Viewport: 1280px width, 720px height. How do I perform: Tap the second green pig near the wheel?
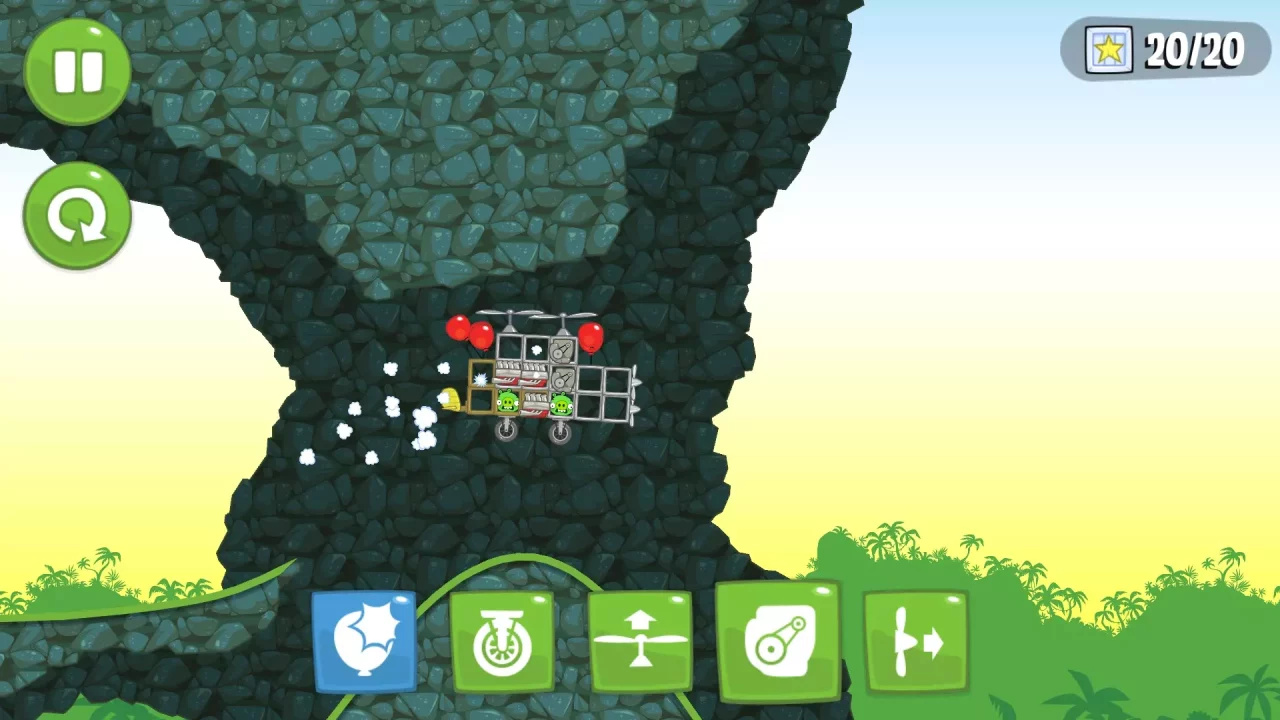pyautogui.click(x=561, y=404)
